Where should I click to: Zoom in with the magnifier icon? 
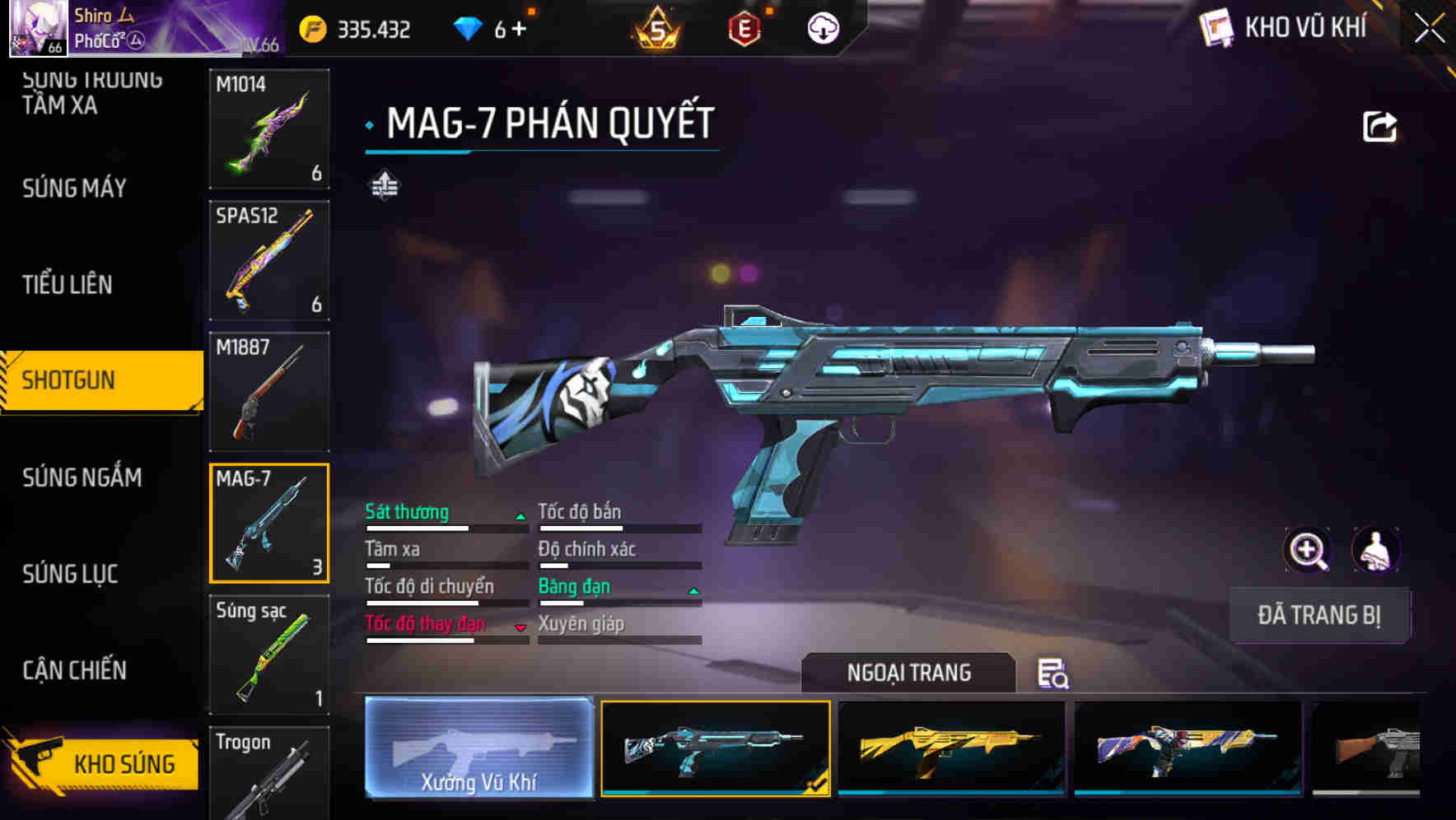1308,550
